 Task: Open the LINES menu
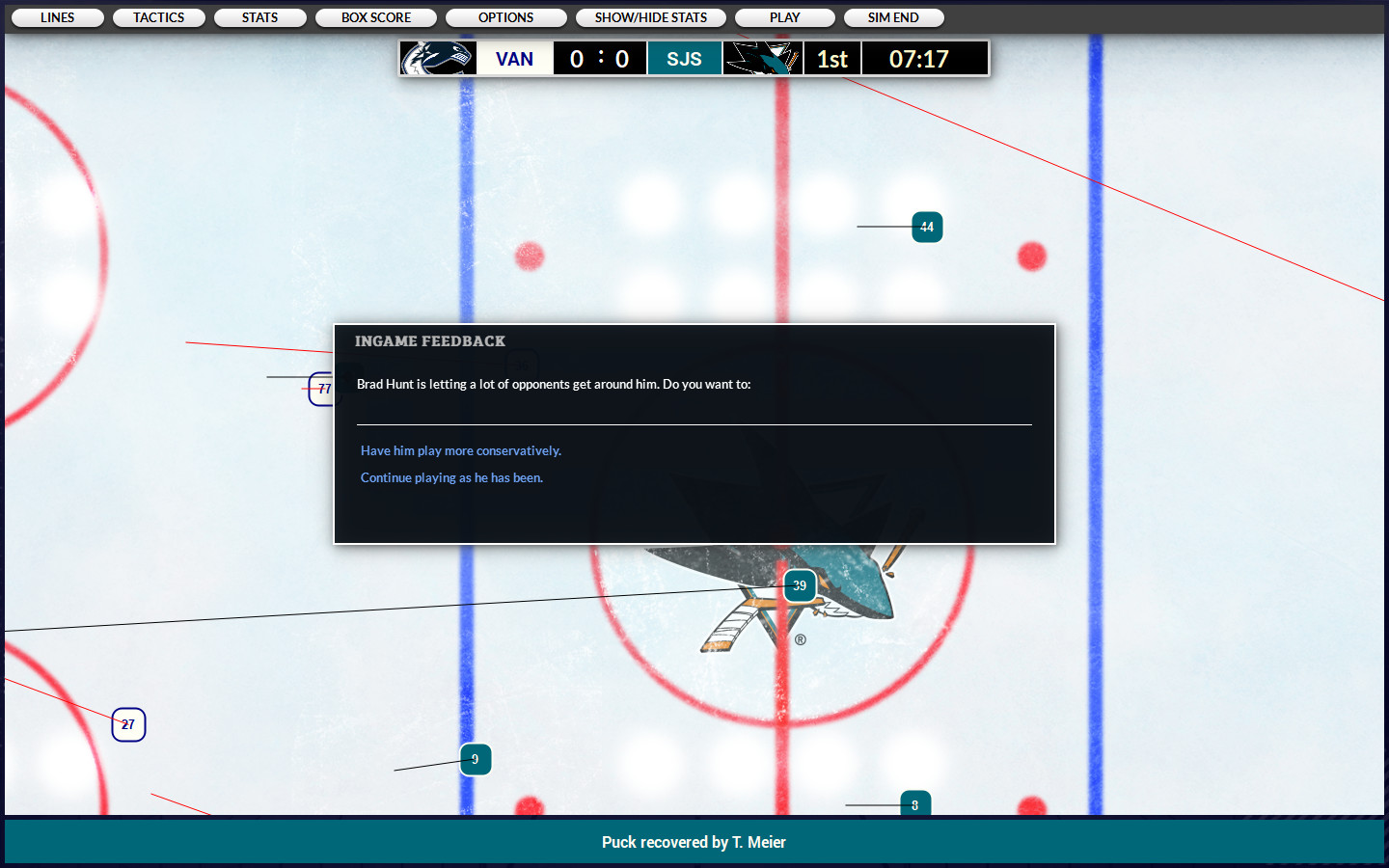pos(56,16)
